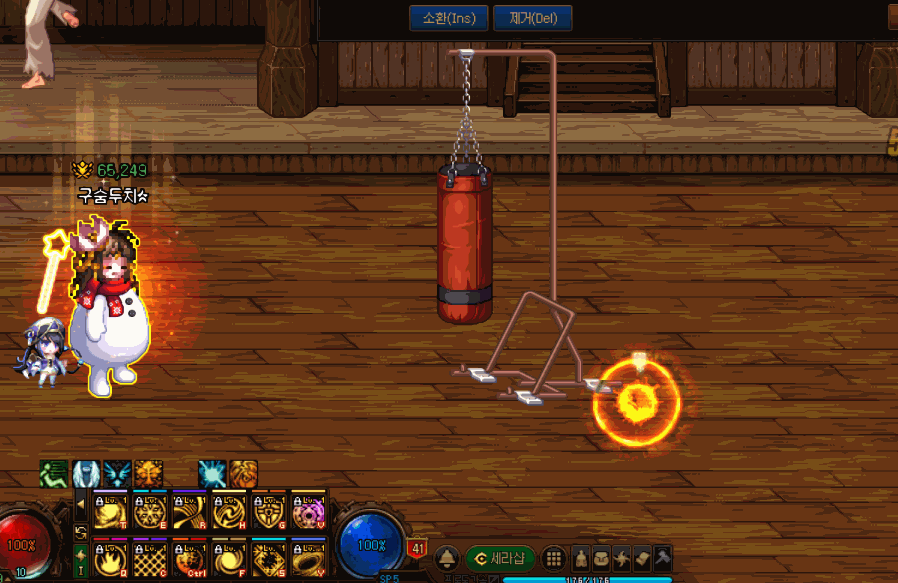Click the hammer icon in menu bar
The height and width of the screenshot is (583, 898).
(x=662, y=558)
